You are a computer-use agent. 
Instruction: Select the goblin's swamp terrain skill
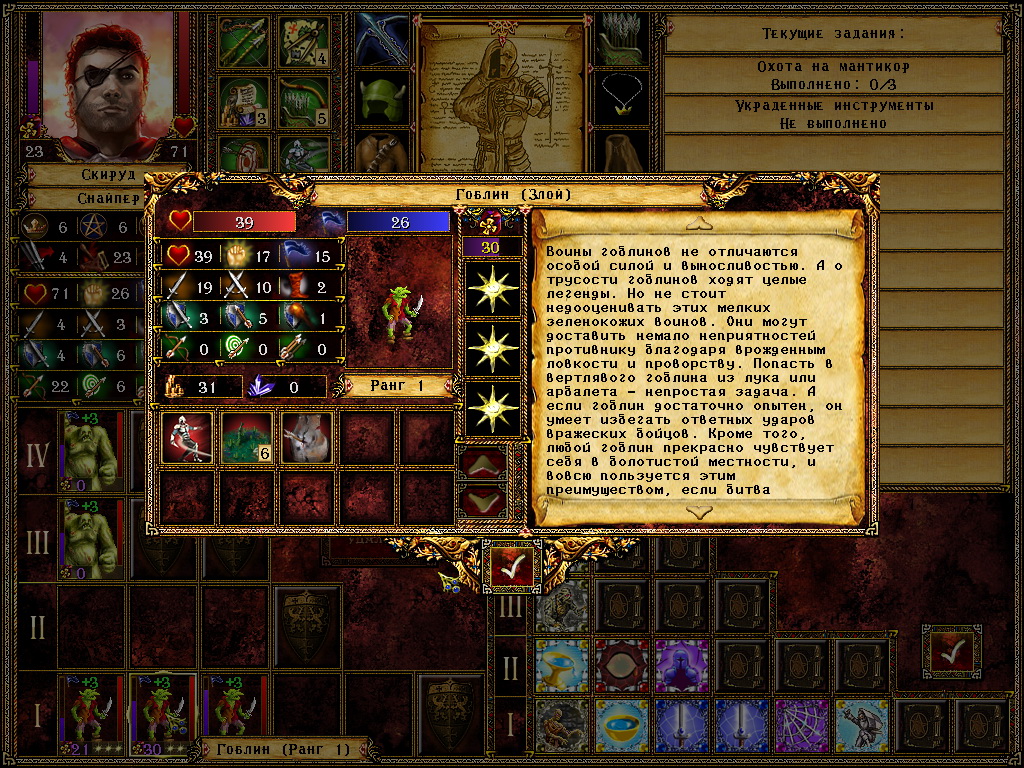(x=247, y=438)
